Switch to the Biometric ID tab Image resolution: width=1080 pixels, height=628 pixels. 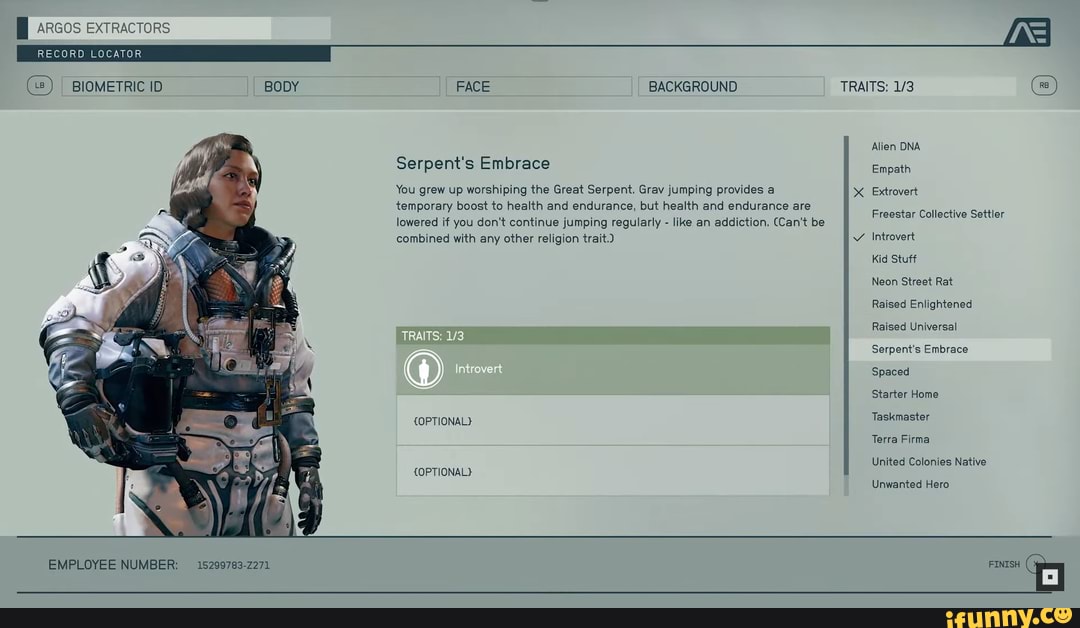(x=154, y=87)
